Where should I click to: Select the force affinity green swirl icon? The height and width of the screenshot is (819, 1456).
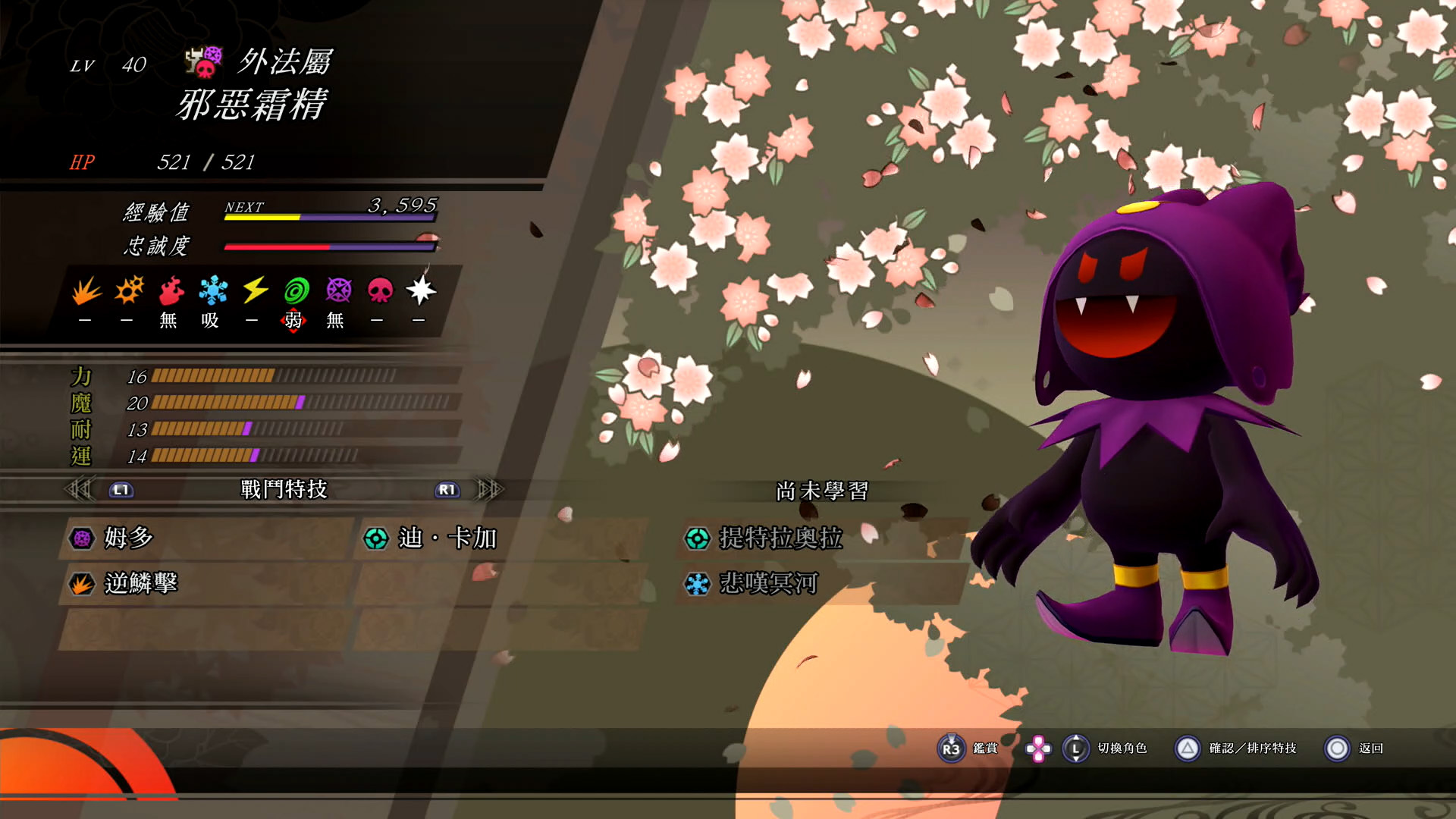297,290
